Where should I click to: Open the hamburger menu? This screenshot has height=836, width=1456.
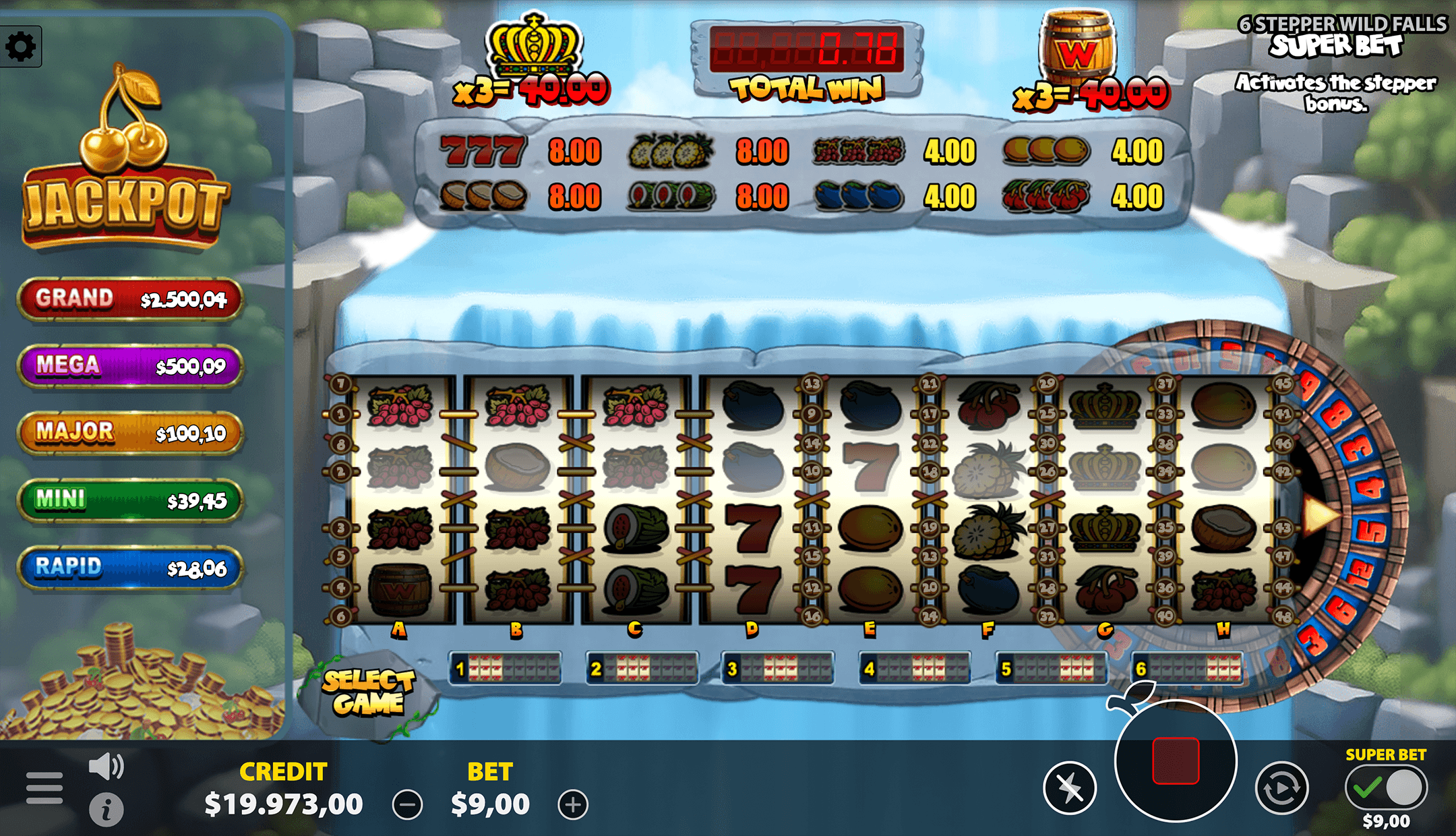[x=44, y=787]
